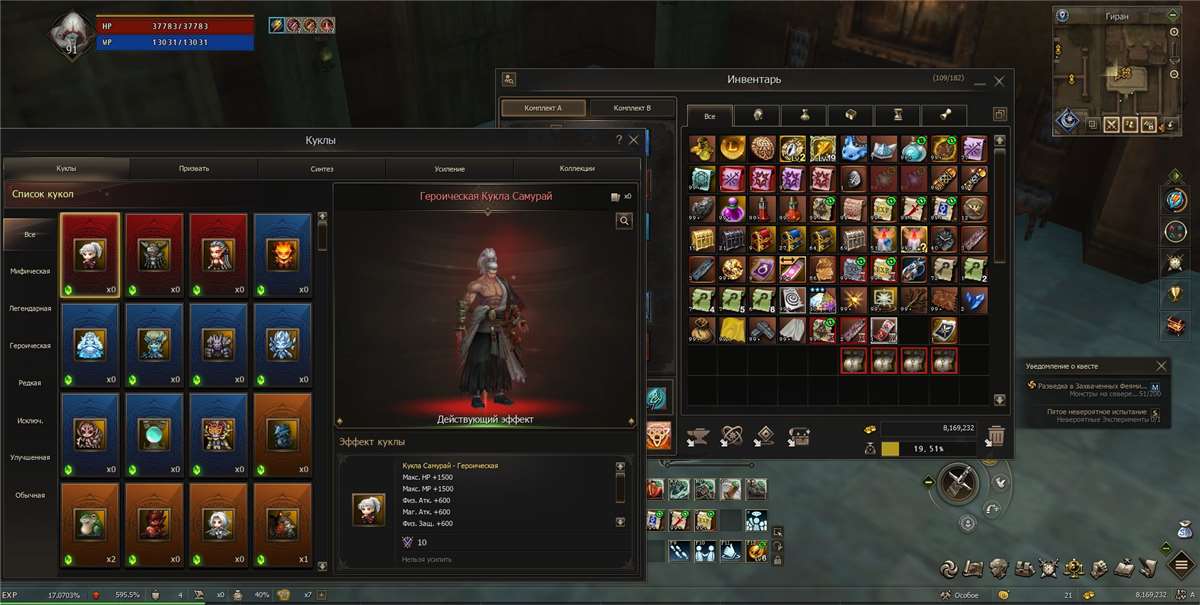This screenshot has height=605, width=1200.
Task: Go to the Усиление tab
Action: [449, 169]
